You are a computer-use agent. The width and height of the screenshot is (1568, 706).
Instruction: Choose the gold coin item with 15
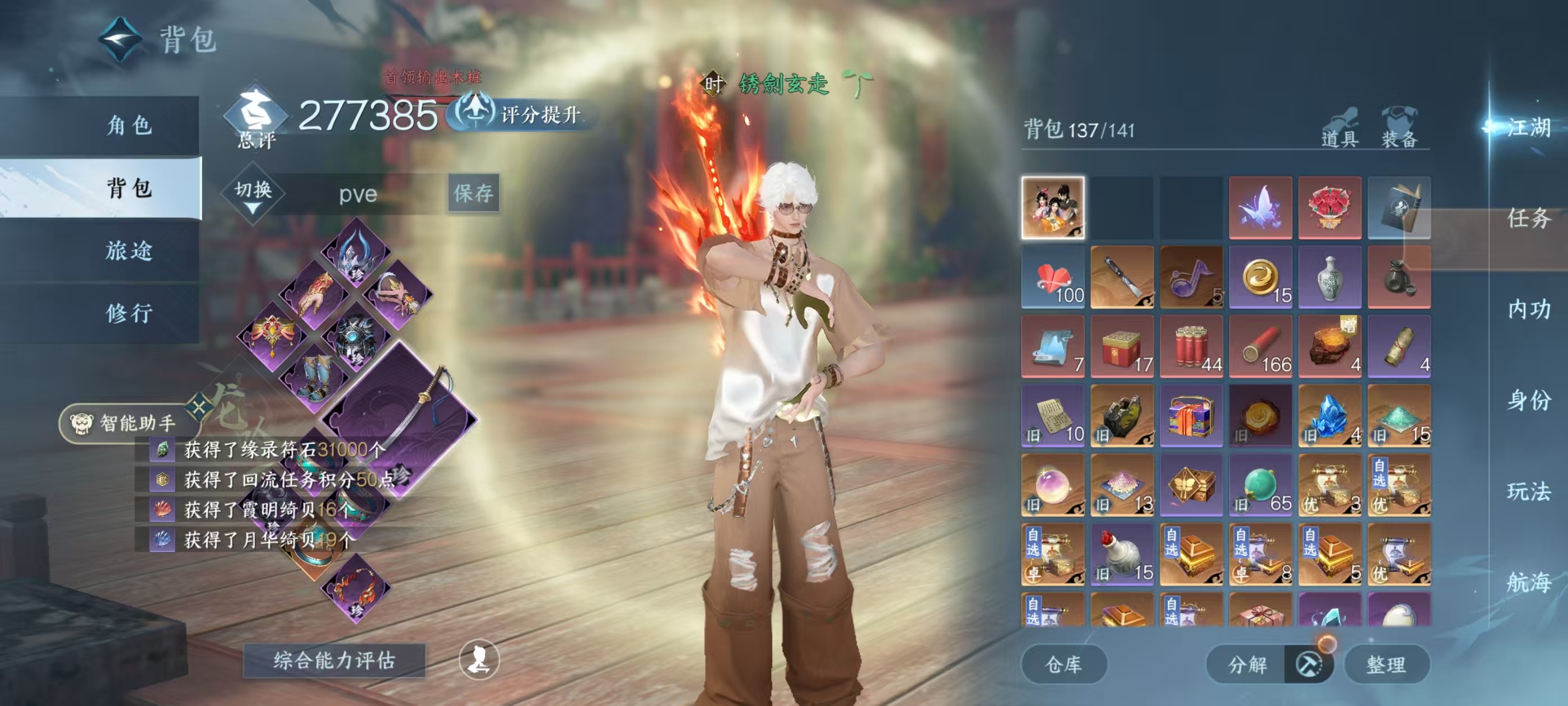click(1260, 277)
